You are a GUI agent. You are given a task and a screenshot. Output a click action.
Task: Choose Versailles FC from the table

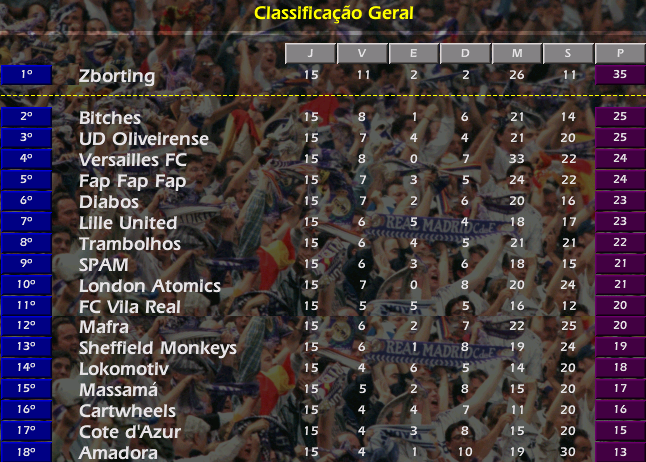pos(133,159)
